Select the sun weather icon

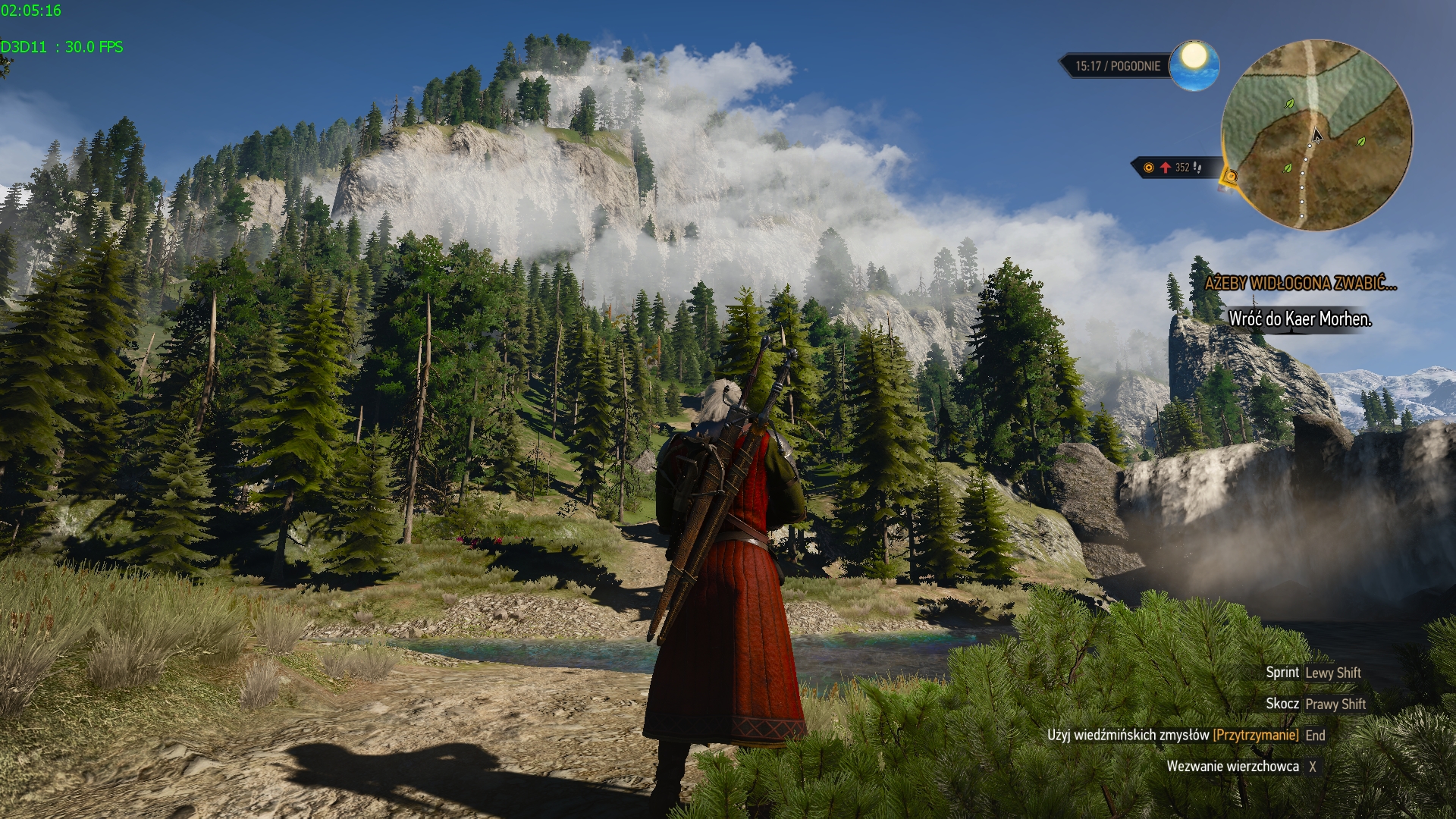pos(1194,64)
